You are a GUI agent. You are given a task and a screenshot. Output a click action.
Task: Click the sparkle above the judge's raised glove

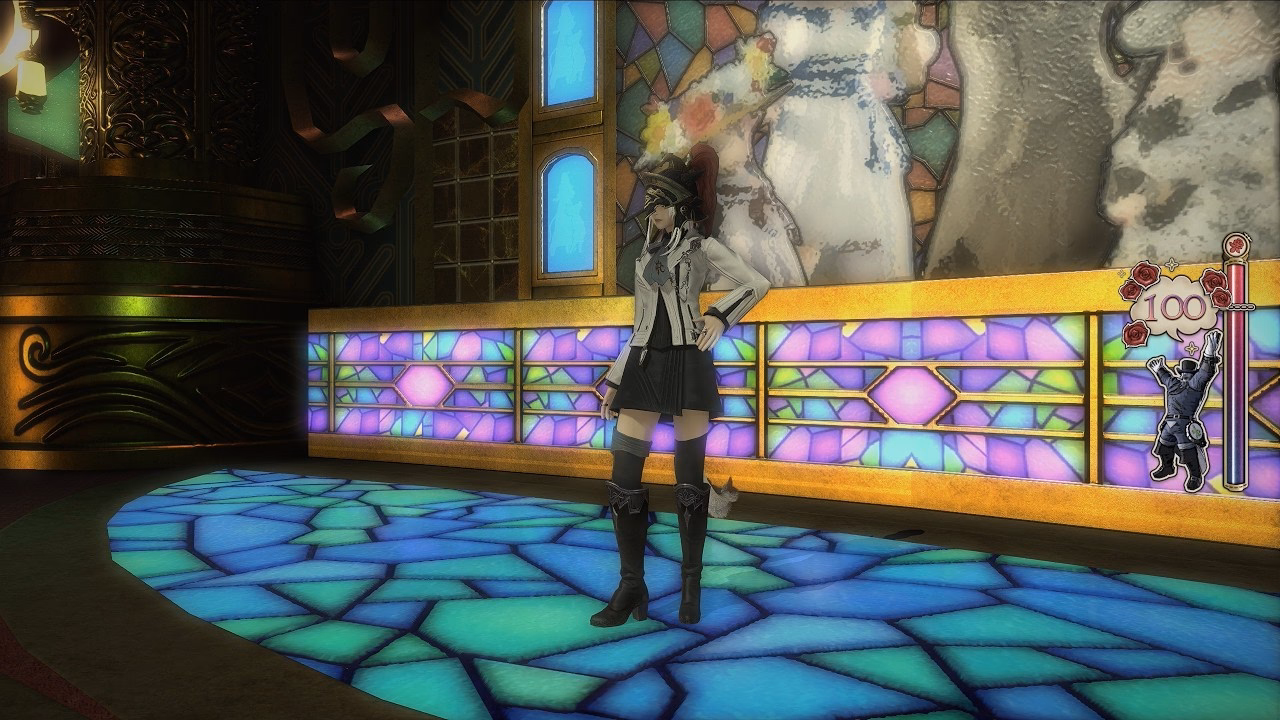click(x=1191, y=347)
